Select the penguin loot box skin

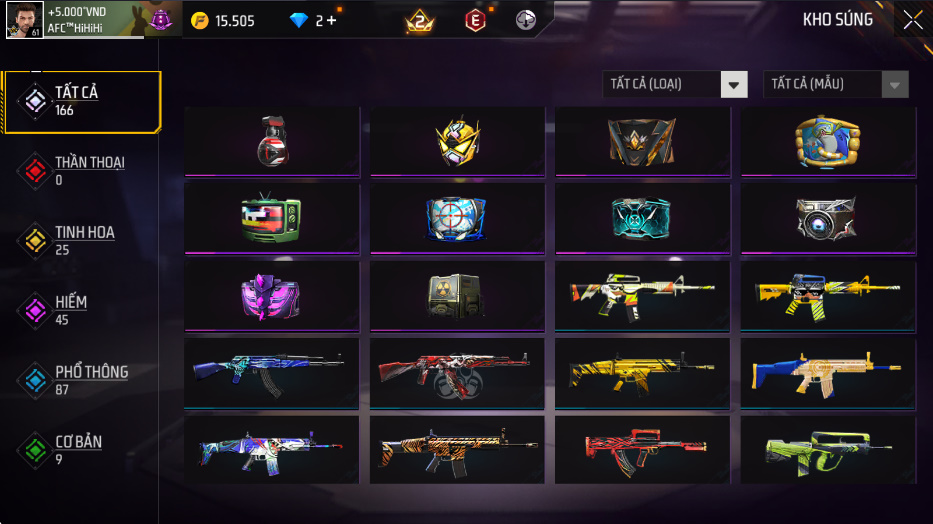(x=828, y=142)
